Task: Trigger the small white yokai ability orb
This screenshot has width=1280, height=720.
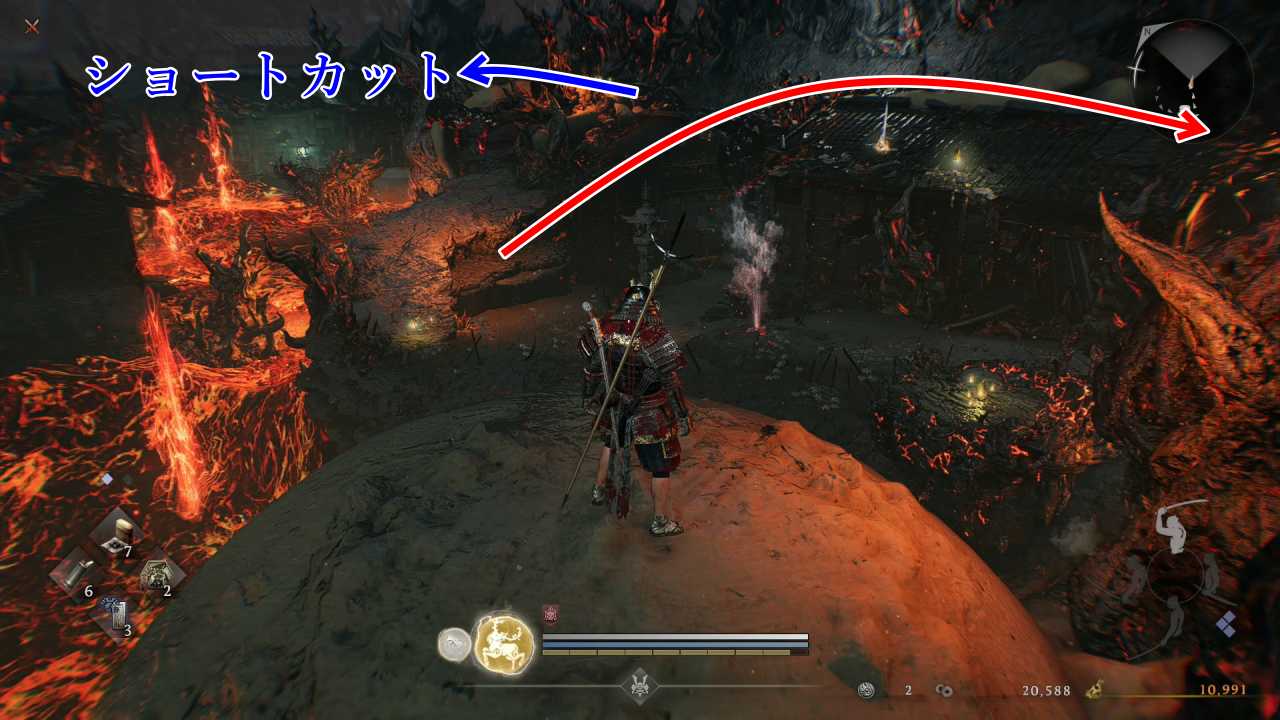Action: pos(454,644)
